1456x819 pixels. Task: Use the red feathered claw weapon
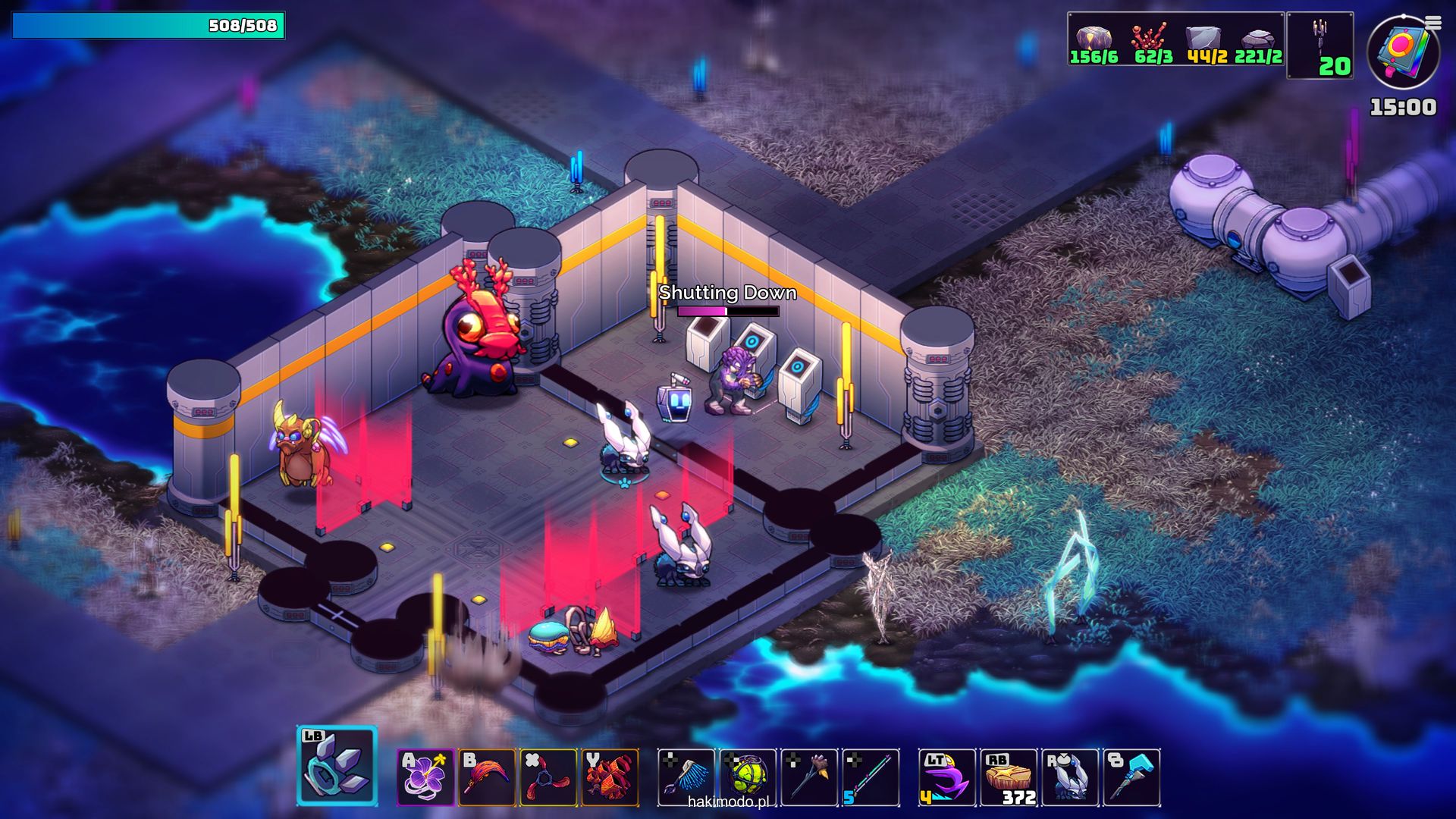pyautogui.click(x=487, y=777)
